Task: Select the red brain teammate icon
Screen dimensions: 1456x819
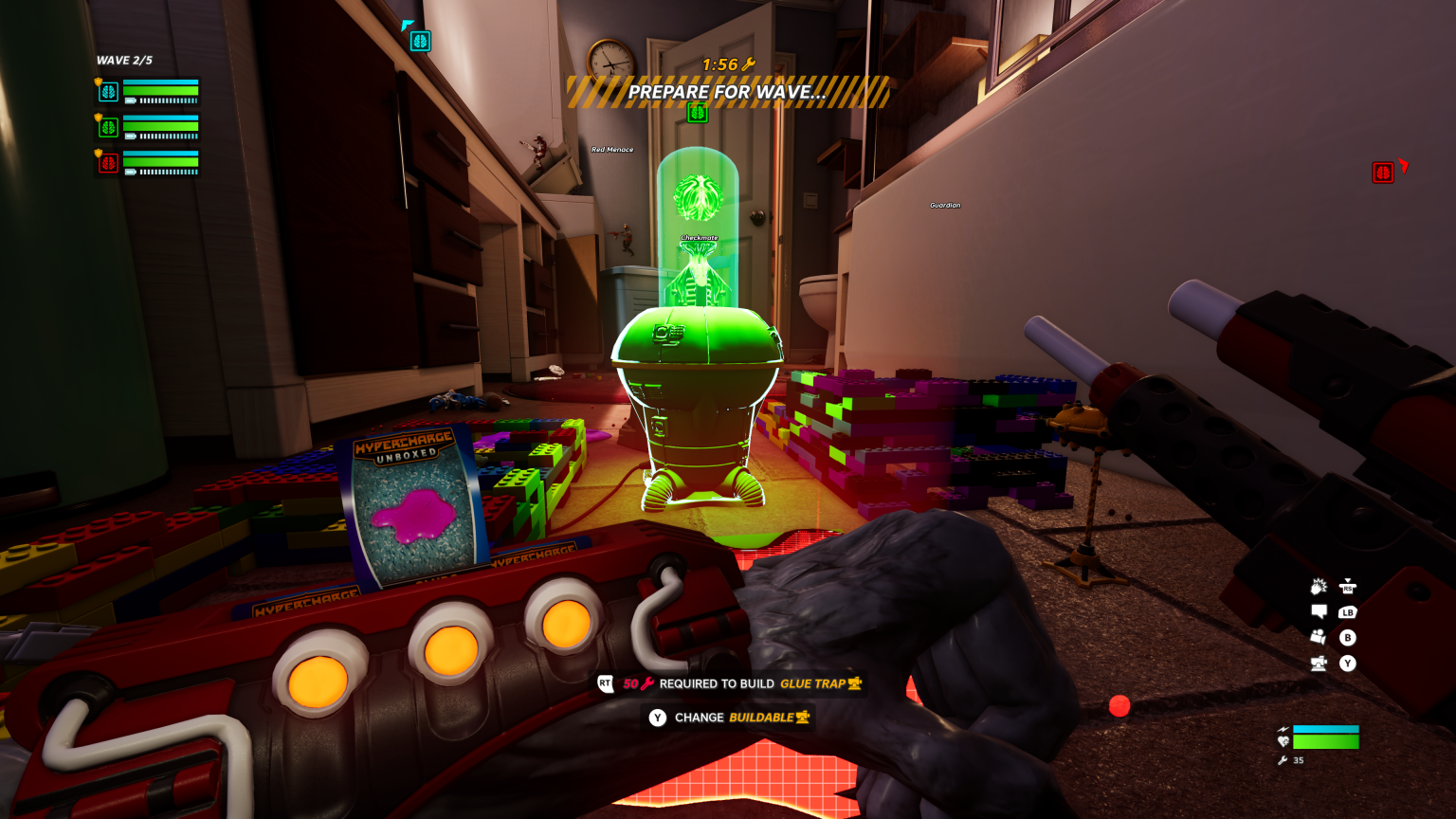Action: 108,161
